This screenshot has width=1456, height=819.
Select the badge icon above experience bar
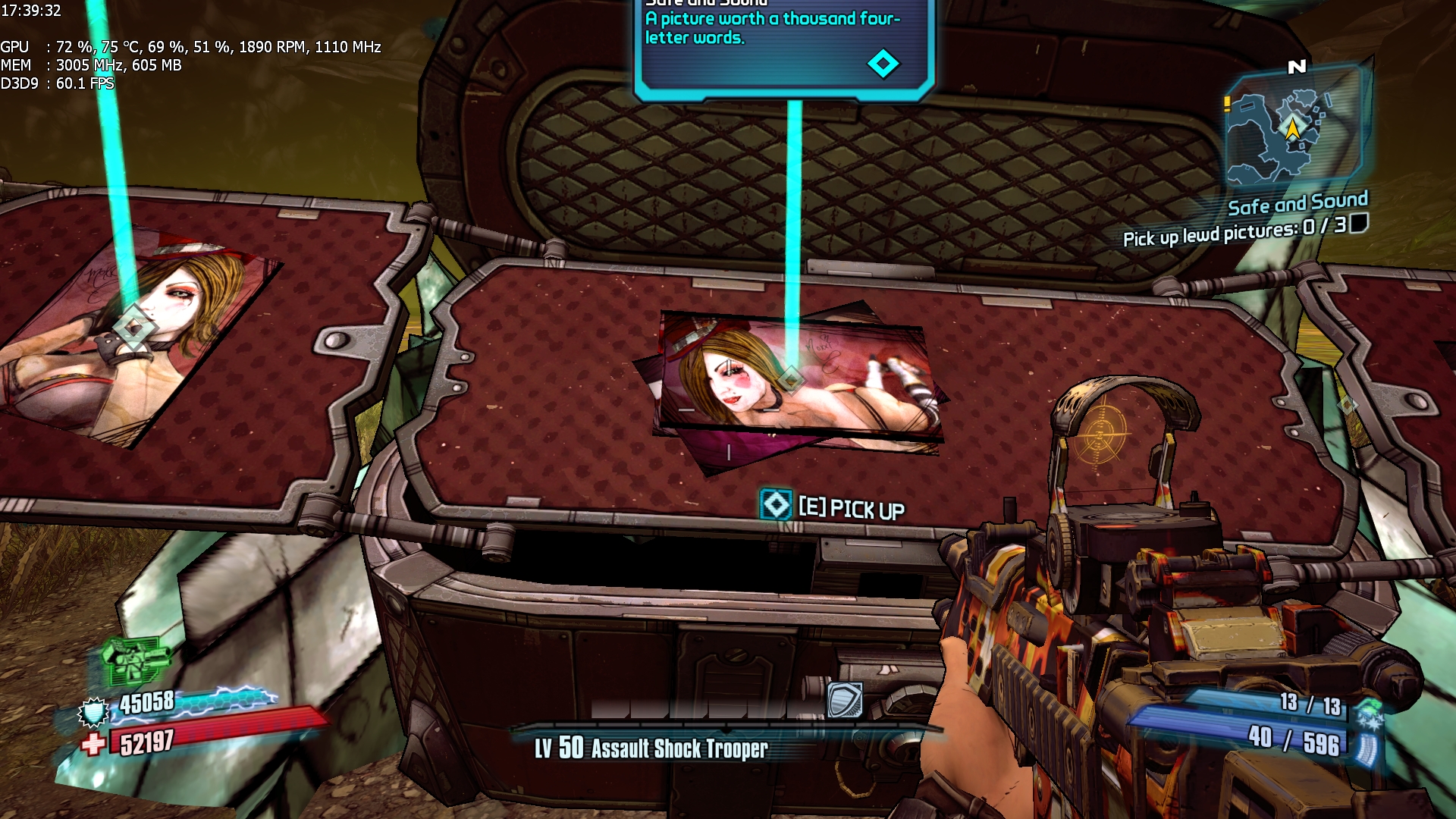click(x=844, y=699)
